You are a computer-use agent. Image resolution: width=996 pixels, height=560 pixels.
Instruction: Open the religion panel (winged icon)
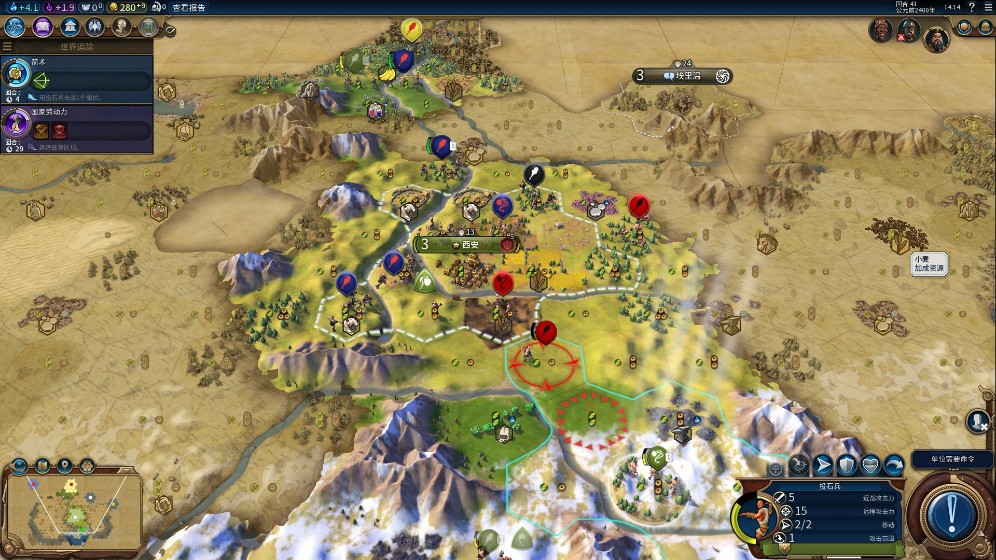(94, 27)
